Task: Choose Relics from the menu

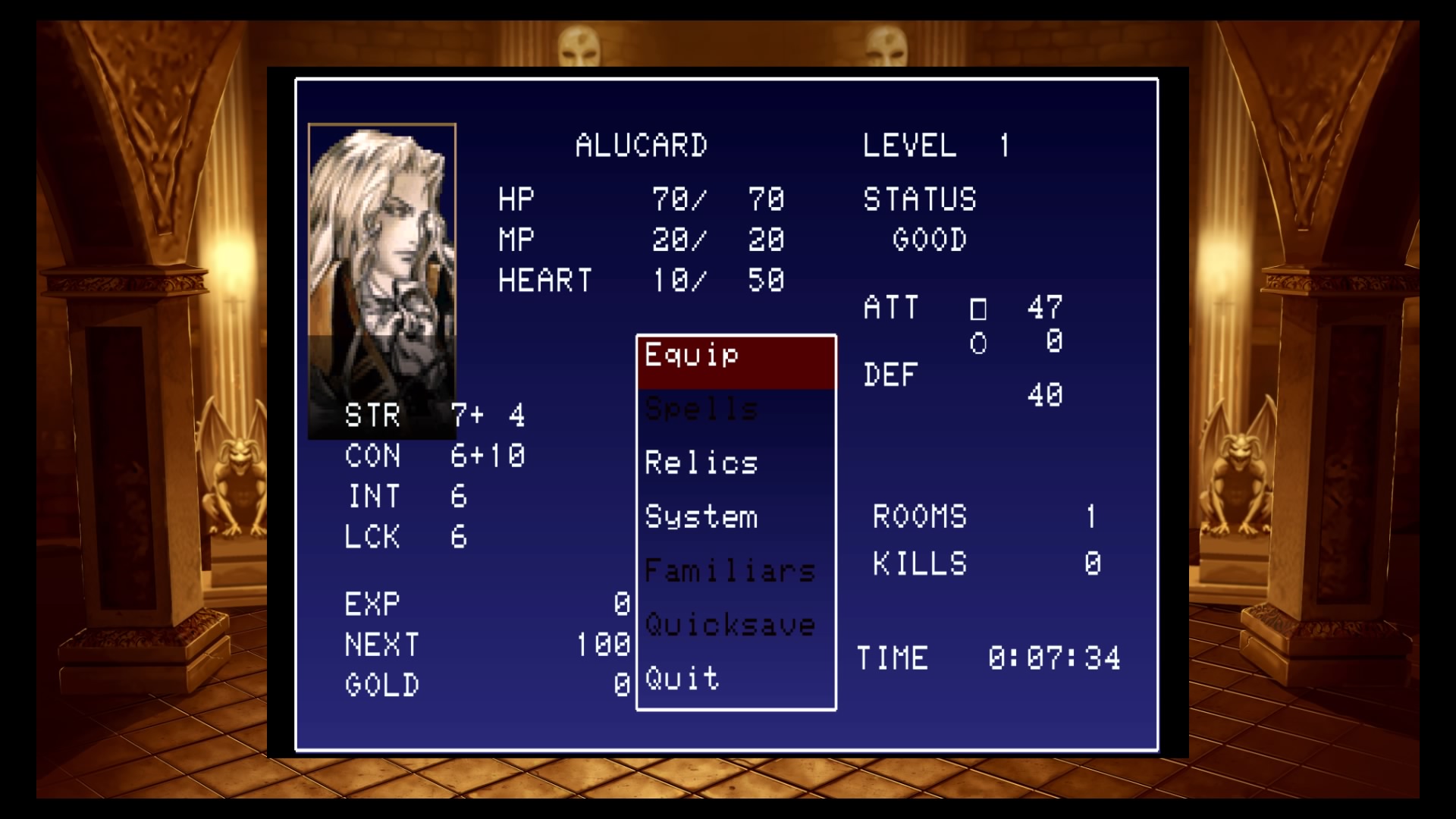Action: (x=699, y=463)
